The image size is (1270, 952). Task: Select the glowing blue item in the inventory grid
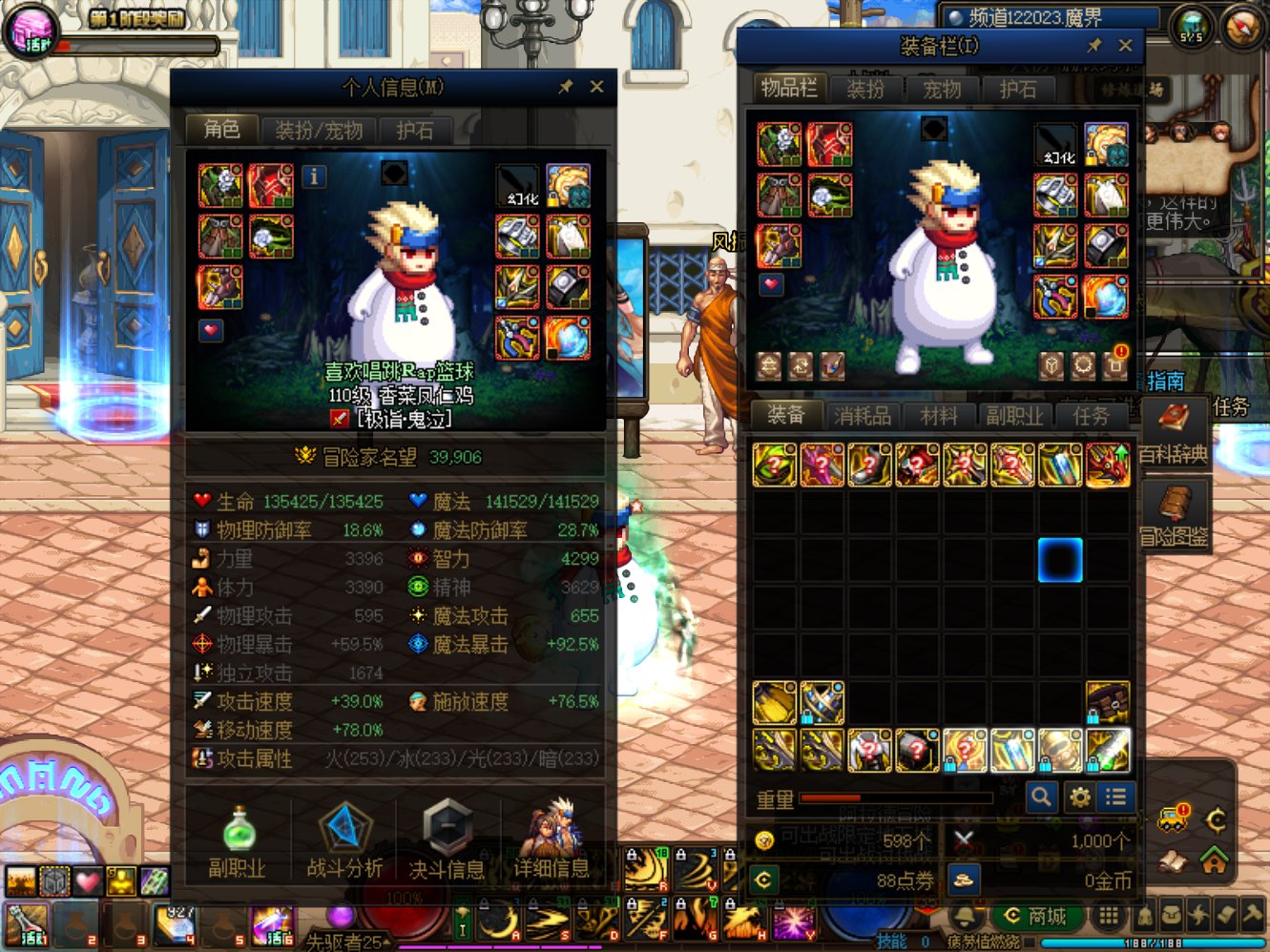[1062, 562]
